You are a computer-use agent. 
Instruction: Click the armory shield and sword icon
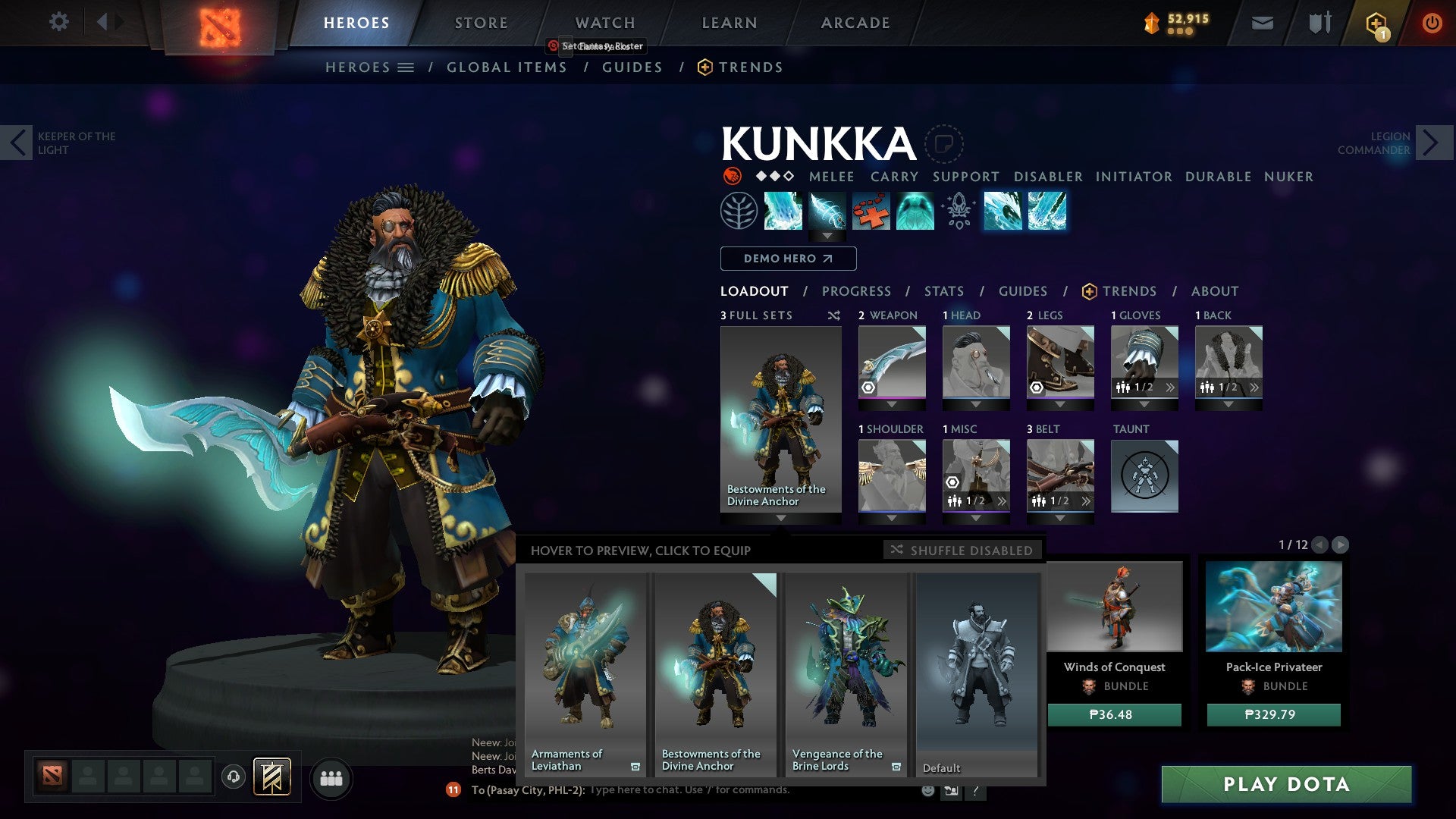(1319, 22)
